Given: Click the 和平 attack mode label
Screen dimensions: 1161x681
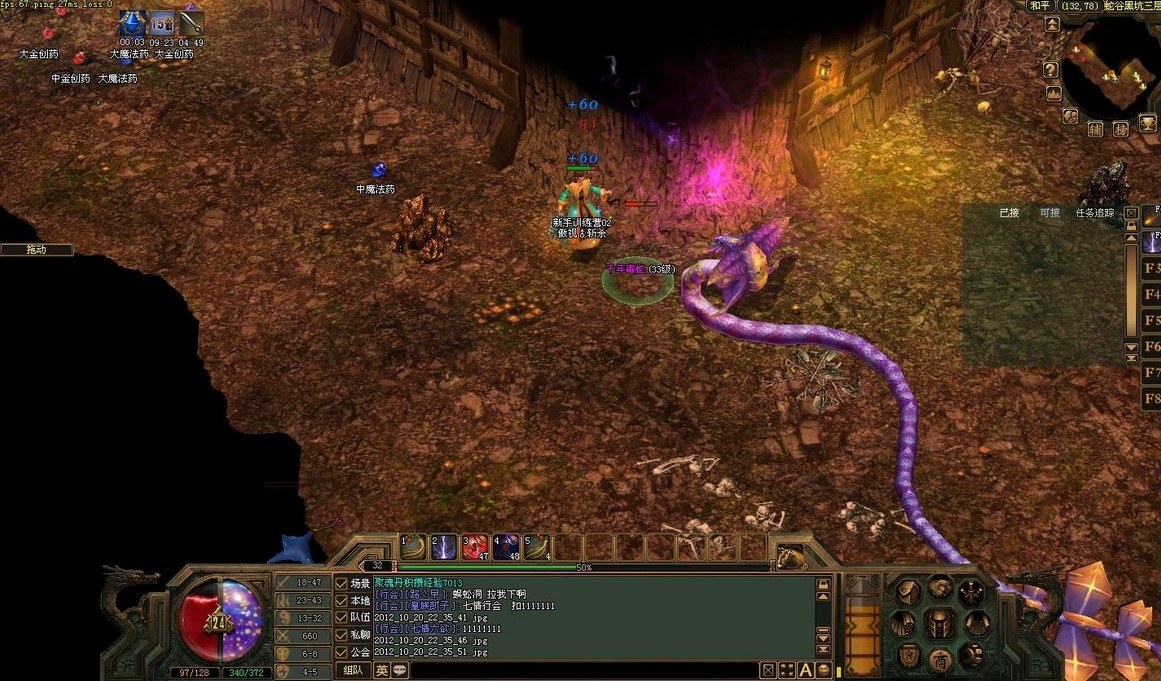Looking at the screenshot, I should pyautogui.click(x=1041, y=6).
